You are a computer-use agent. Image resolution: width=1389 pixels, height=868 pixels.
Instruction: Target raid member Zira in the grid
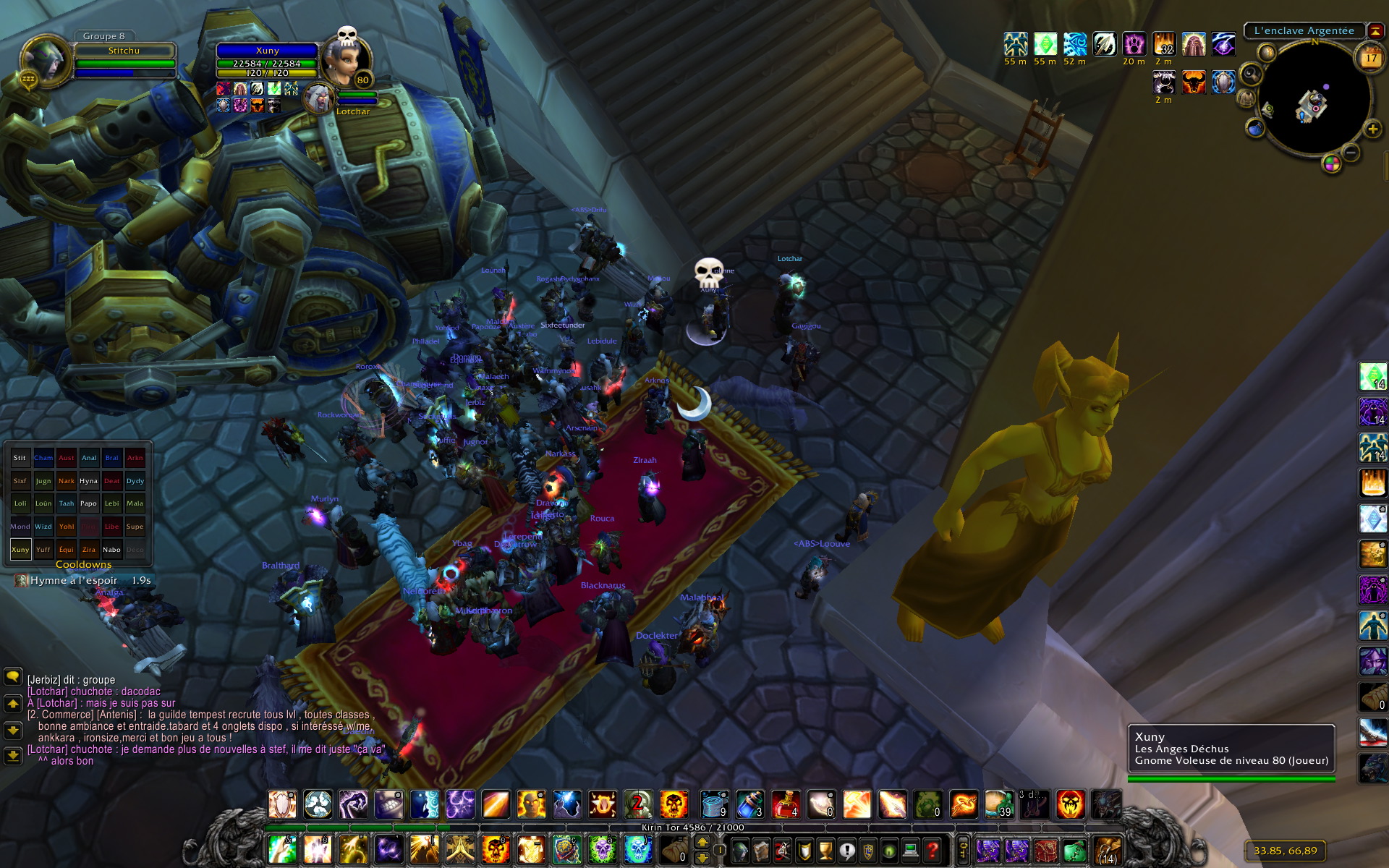coord(89,550)
